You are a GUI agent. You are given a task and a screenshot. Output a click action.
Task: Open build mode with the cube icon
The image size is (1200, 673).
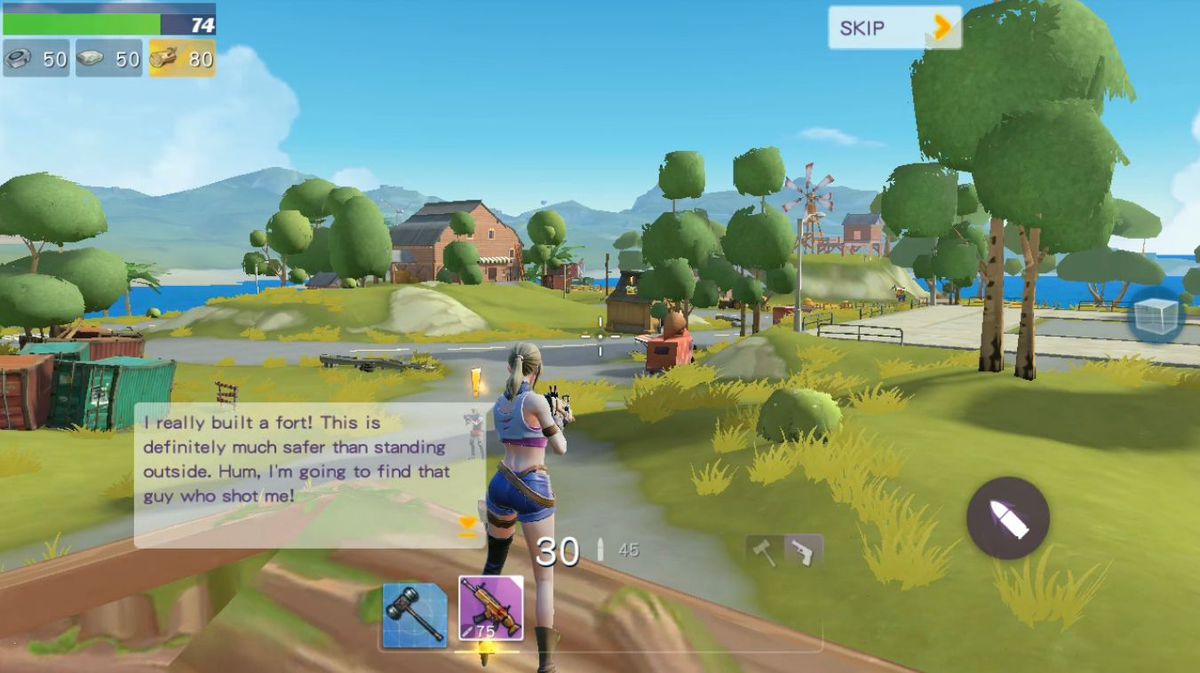click(1157, 316)
